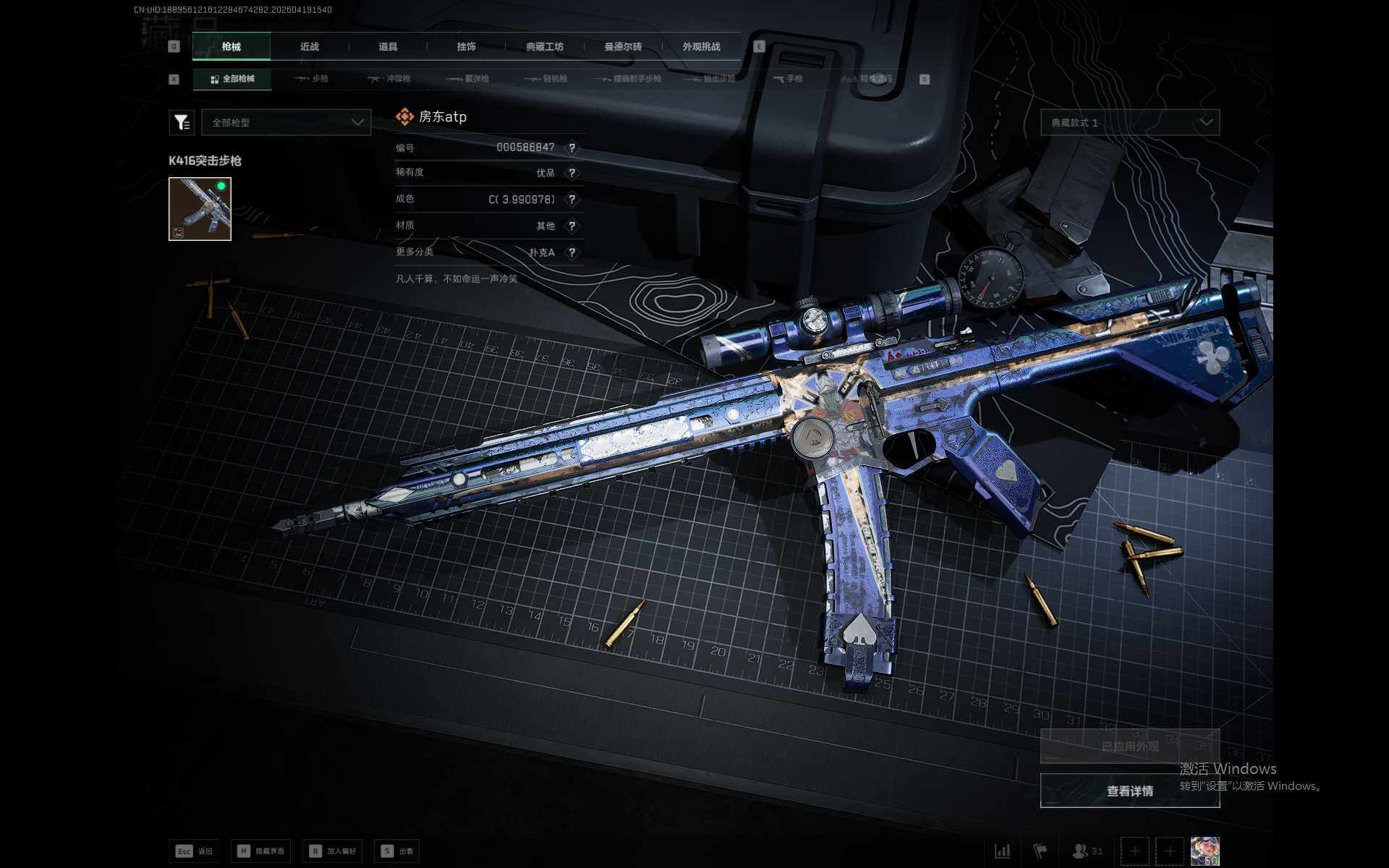Open 查看详情 to view details
The width and height of the screenshot is (1389, 868).
click(x=1130, y=791)
